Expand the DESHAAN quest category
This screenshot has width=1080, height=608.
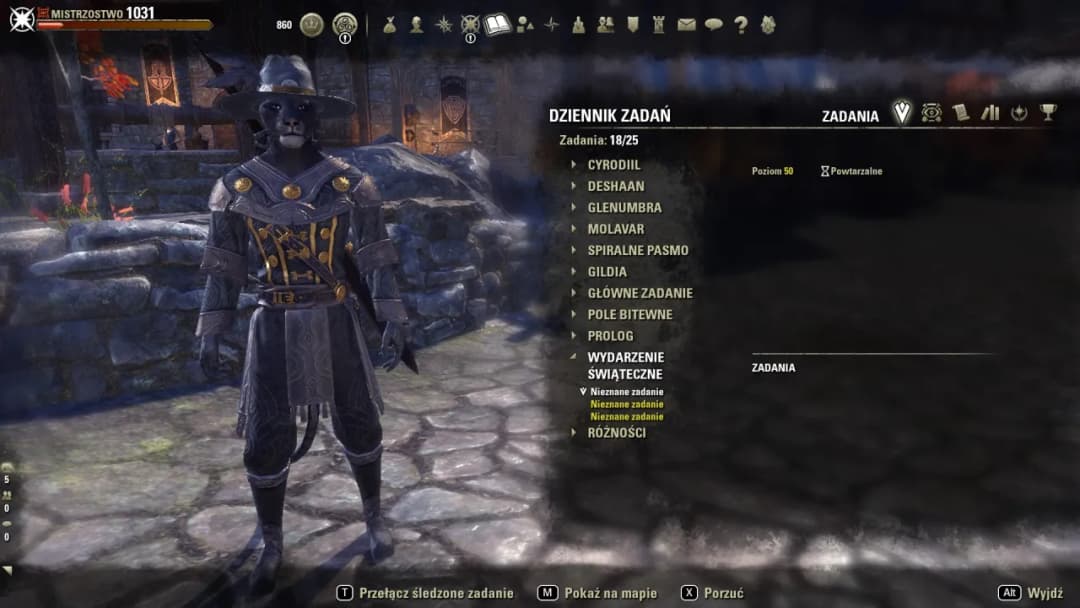pyautogui.click(x=615, y=186)
